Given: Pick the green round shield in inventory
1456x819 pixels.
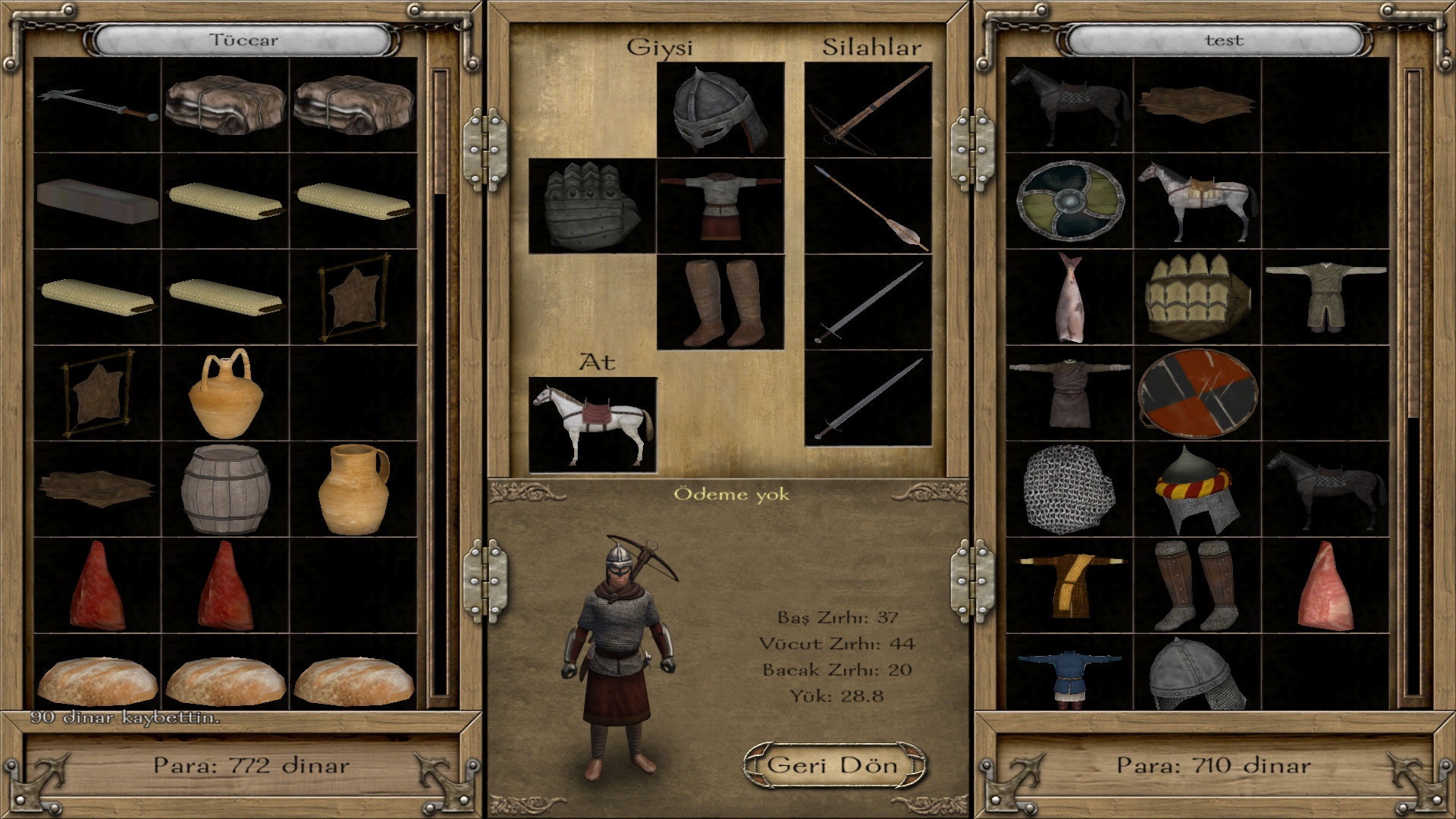Looking at the screenshot, I should tap(1069, 201).
